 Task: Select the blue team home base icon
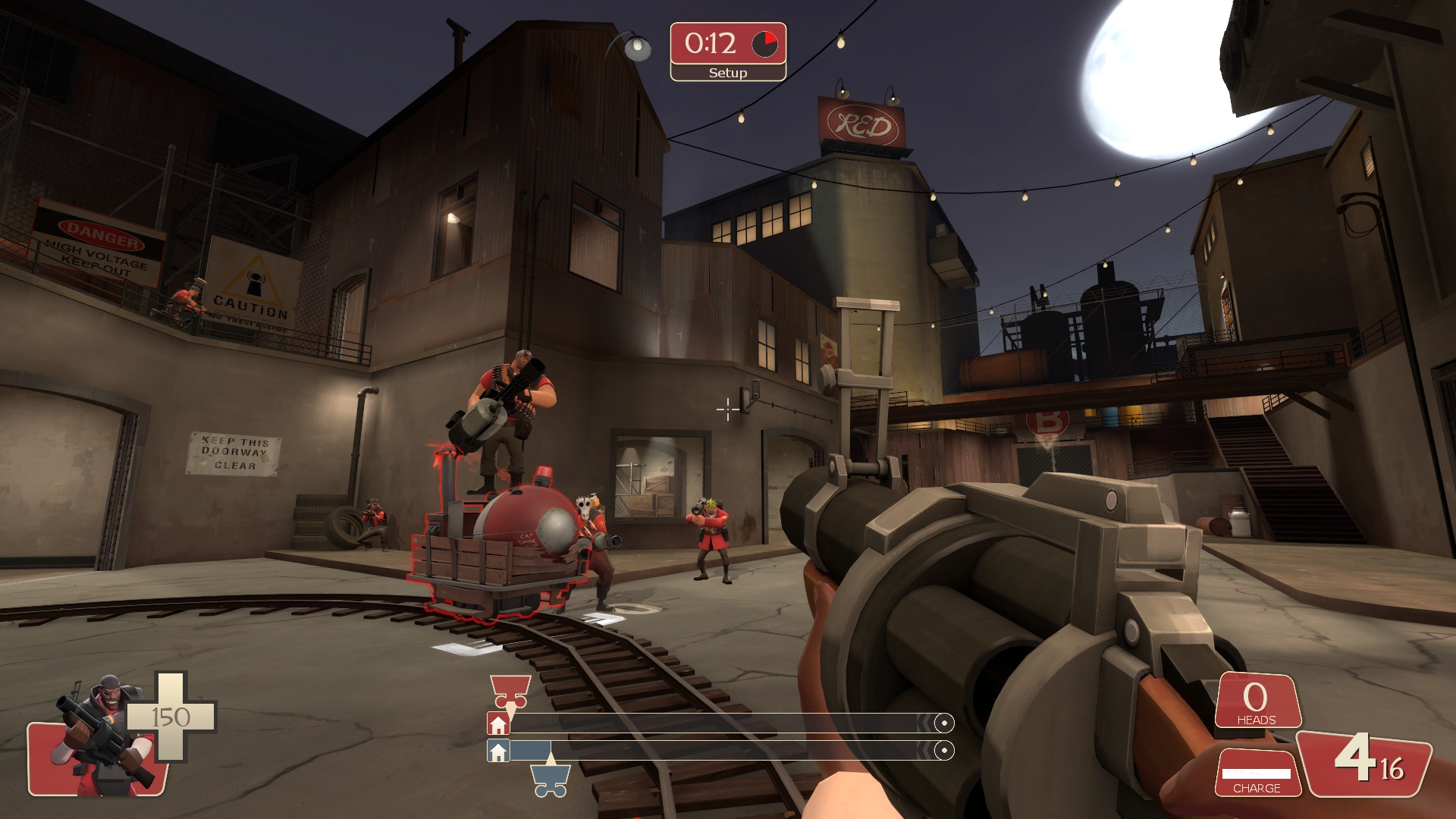(x=498, y=752)
